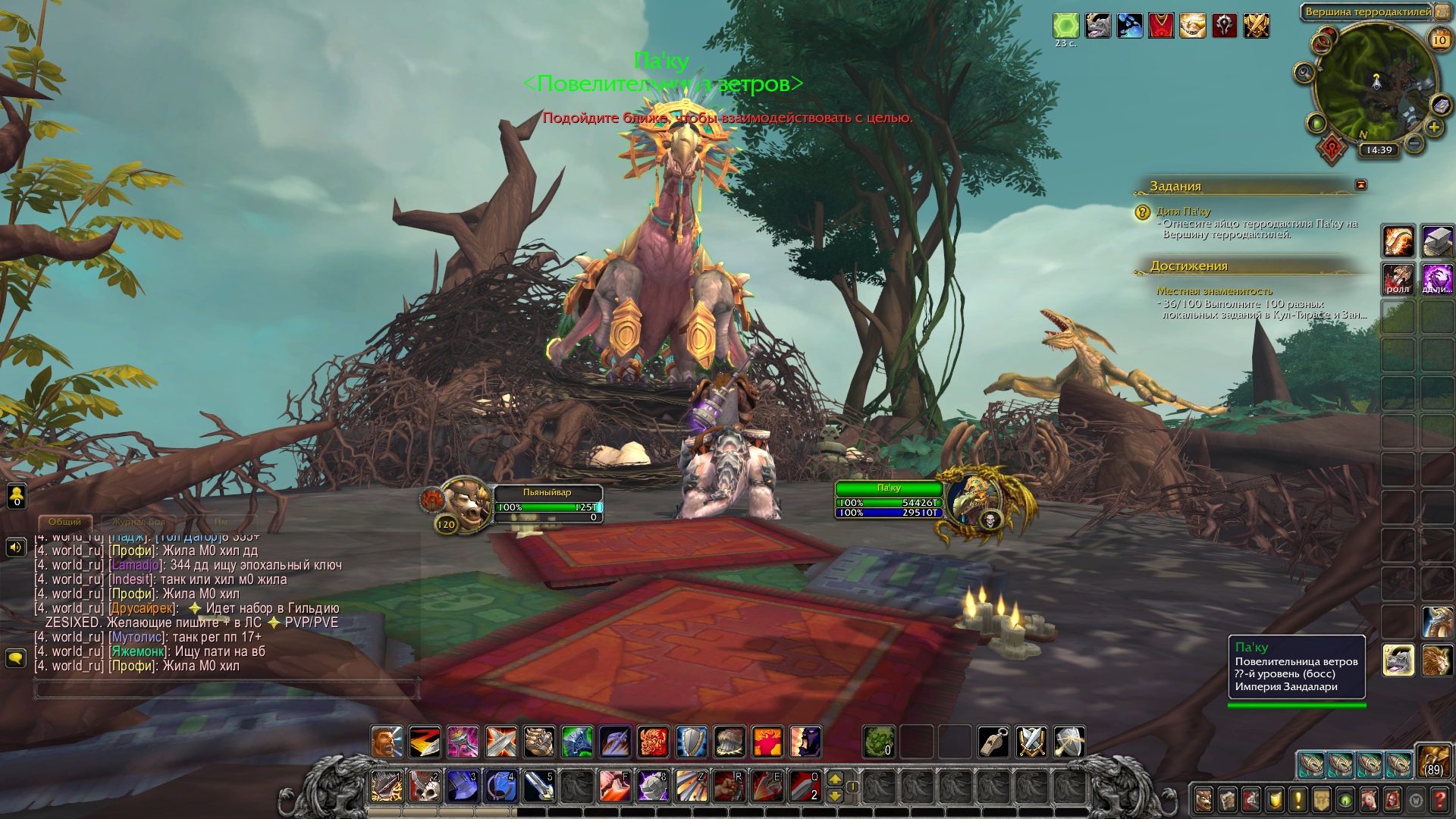Select the Общий chat tab
Image resolution: width=1456 pixels, height=819 pixels.
click(x=64, y=522)
